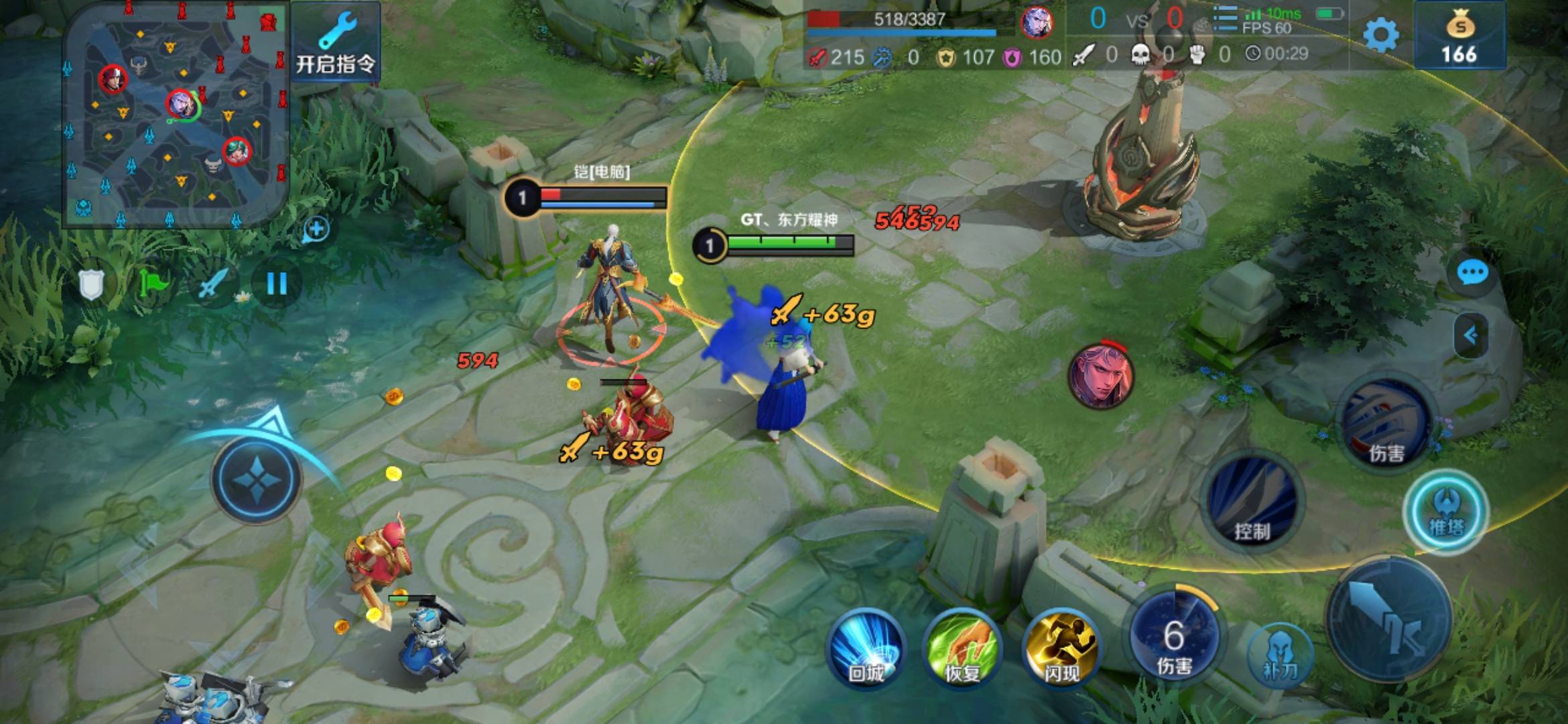Viewport: 1568px width, 724px height.
Task: Expand the side arrow panel
Action: [1470, 335]
